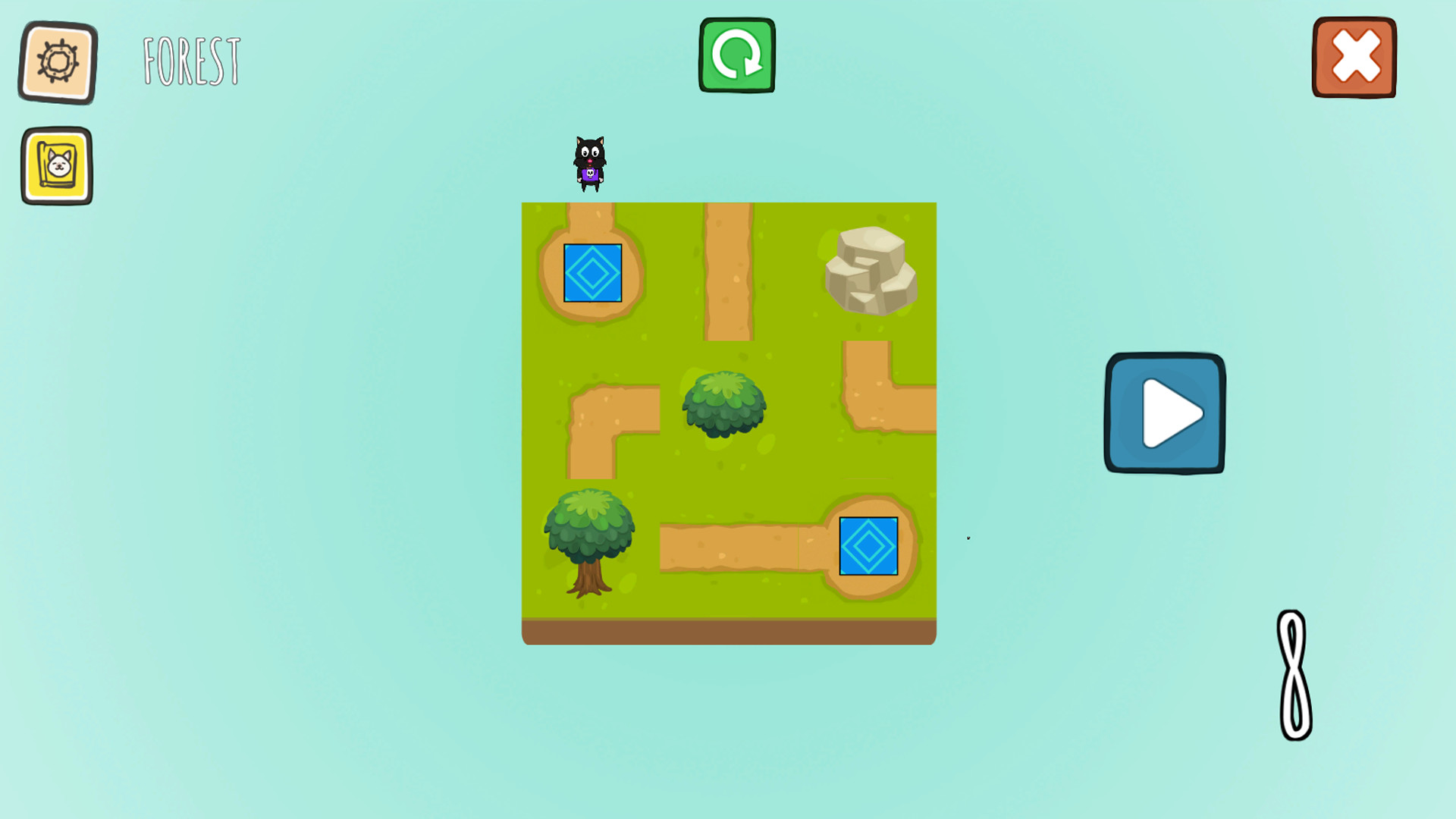Open the settings gear icon
Image resolution: width=1456 pixels, height=819 pixels.
point(57,62)
